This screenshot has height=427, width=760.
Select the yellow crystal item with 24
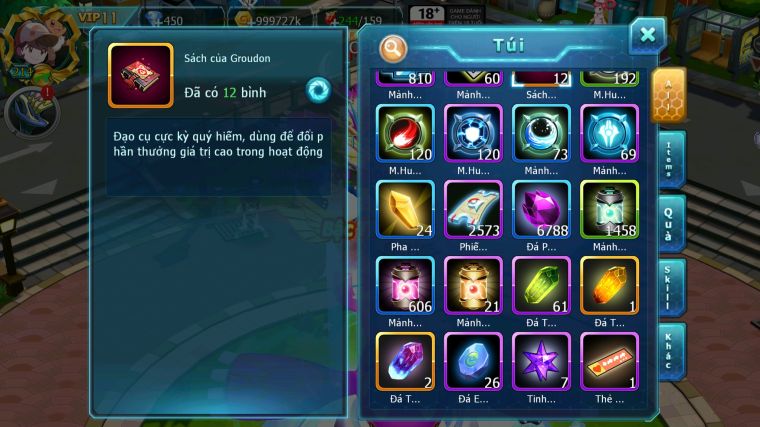[405, 210]
